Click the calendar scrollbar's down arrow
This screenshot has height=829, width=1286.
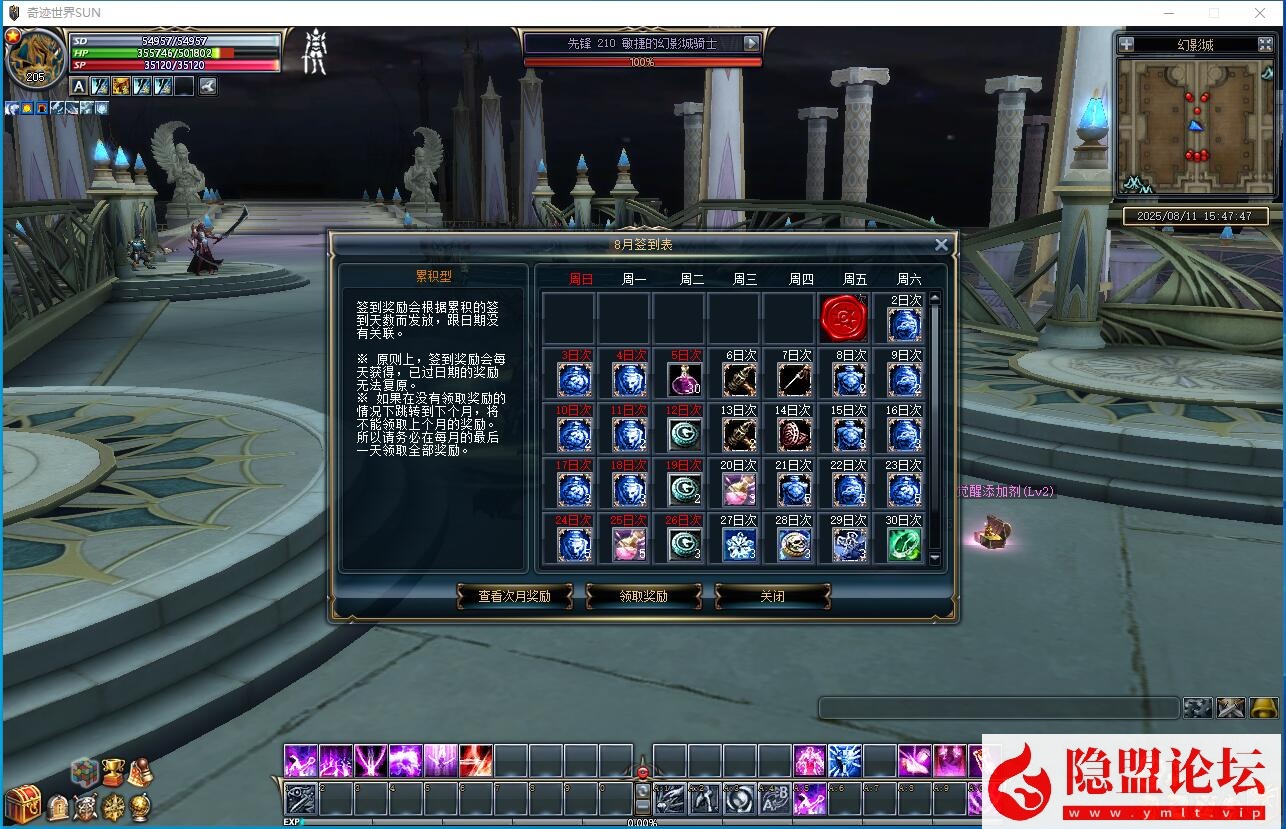point(935,559)
